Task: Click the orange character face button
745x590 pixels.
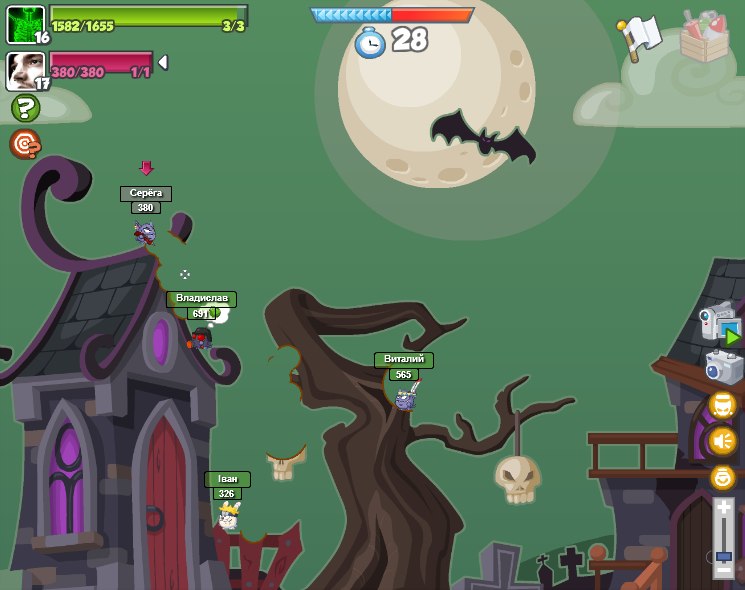Action: tap(722, 405)
